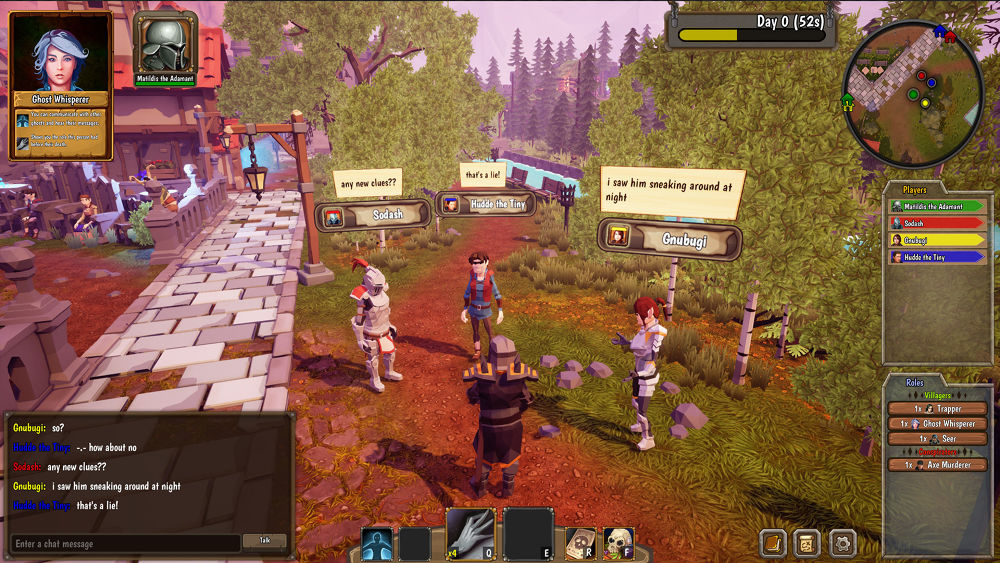
Task: Pick Hudde the Tiny in Players list
Action: tap(938, 257)
